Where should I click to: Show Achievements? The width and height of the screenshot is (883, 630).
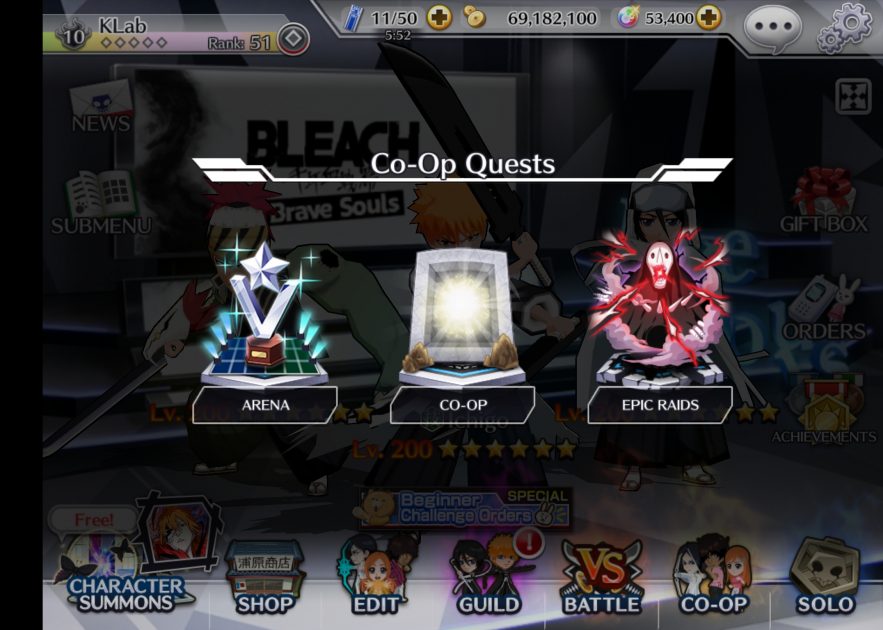823,411
